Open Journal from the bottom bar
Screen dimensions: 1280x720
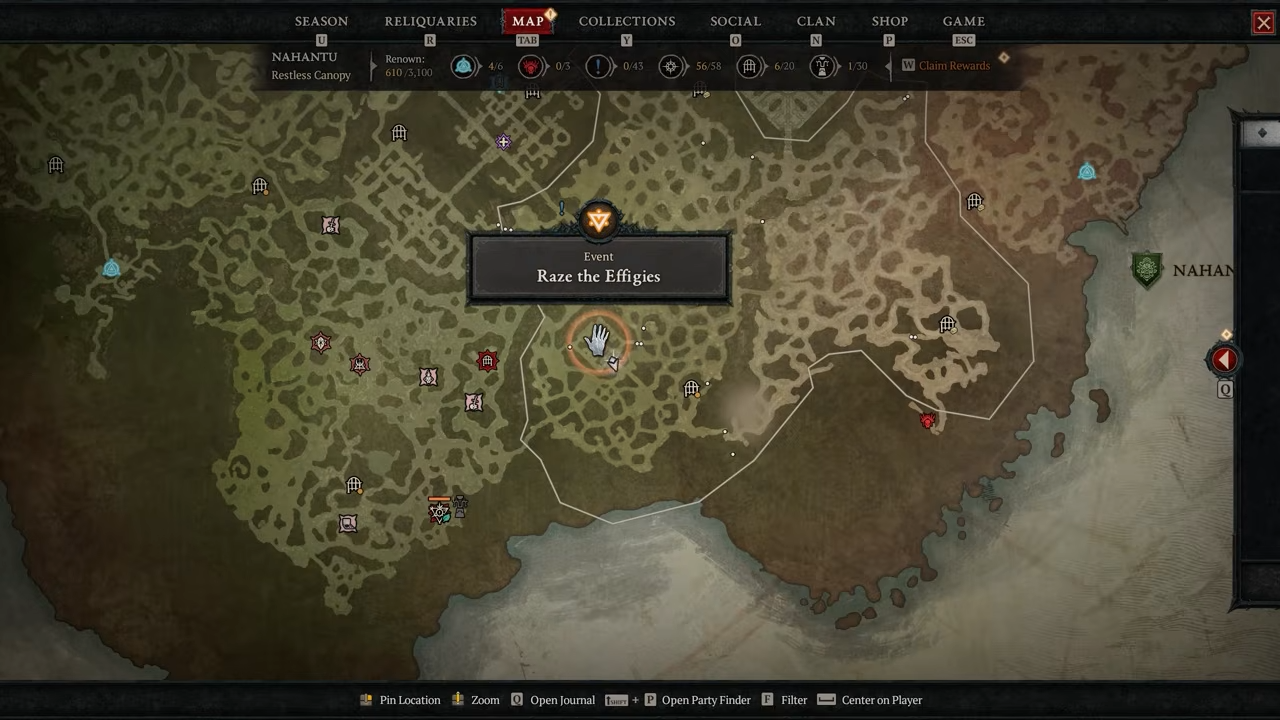[x=562, y=700]
